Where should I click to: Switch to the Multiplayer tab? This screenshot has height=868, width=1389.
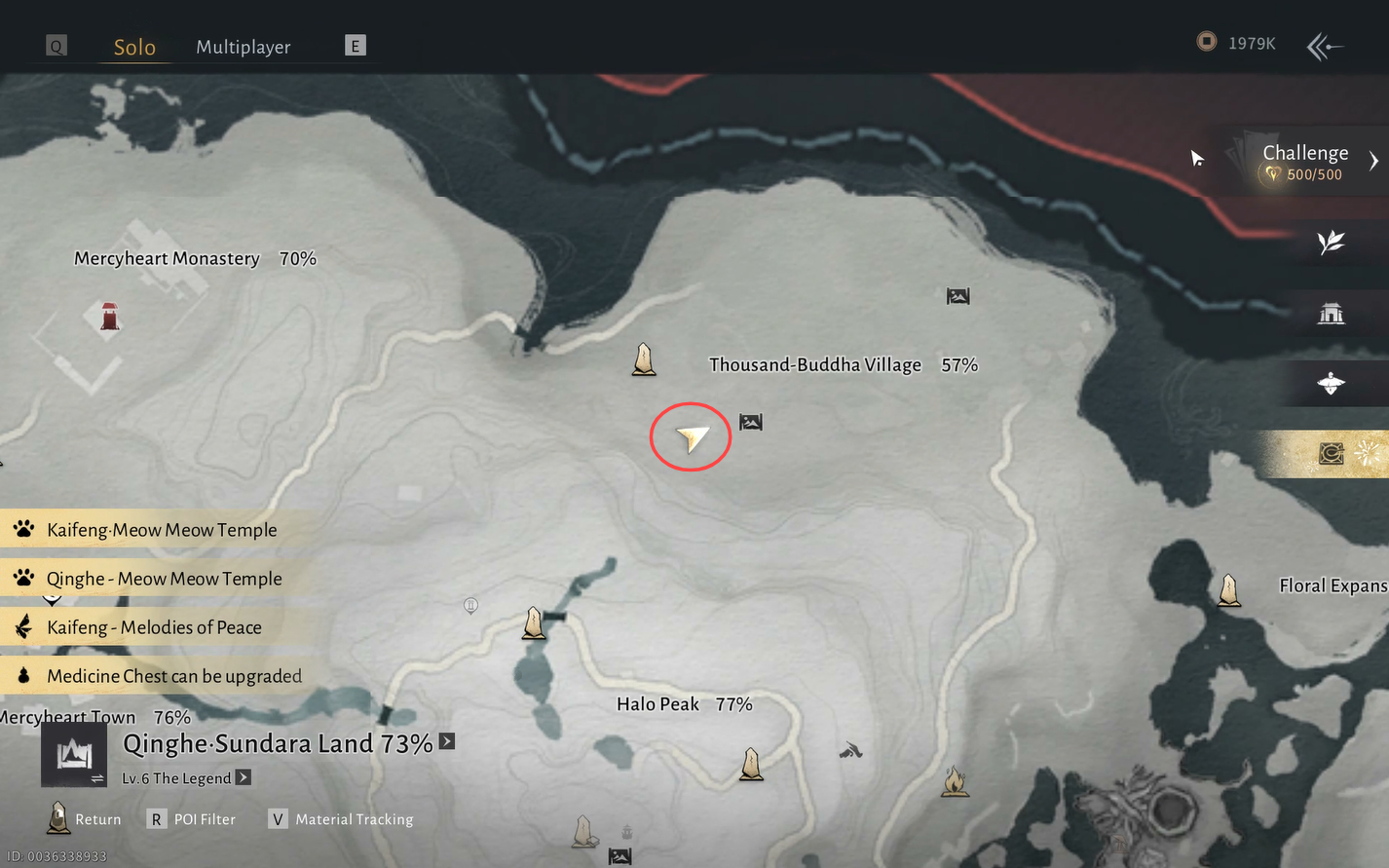[244, 47]
